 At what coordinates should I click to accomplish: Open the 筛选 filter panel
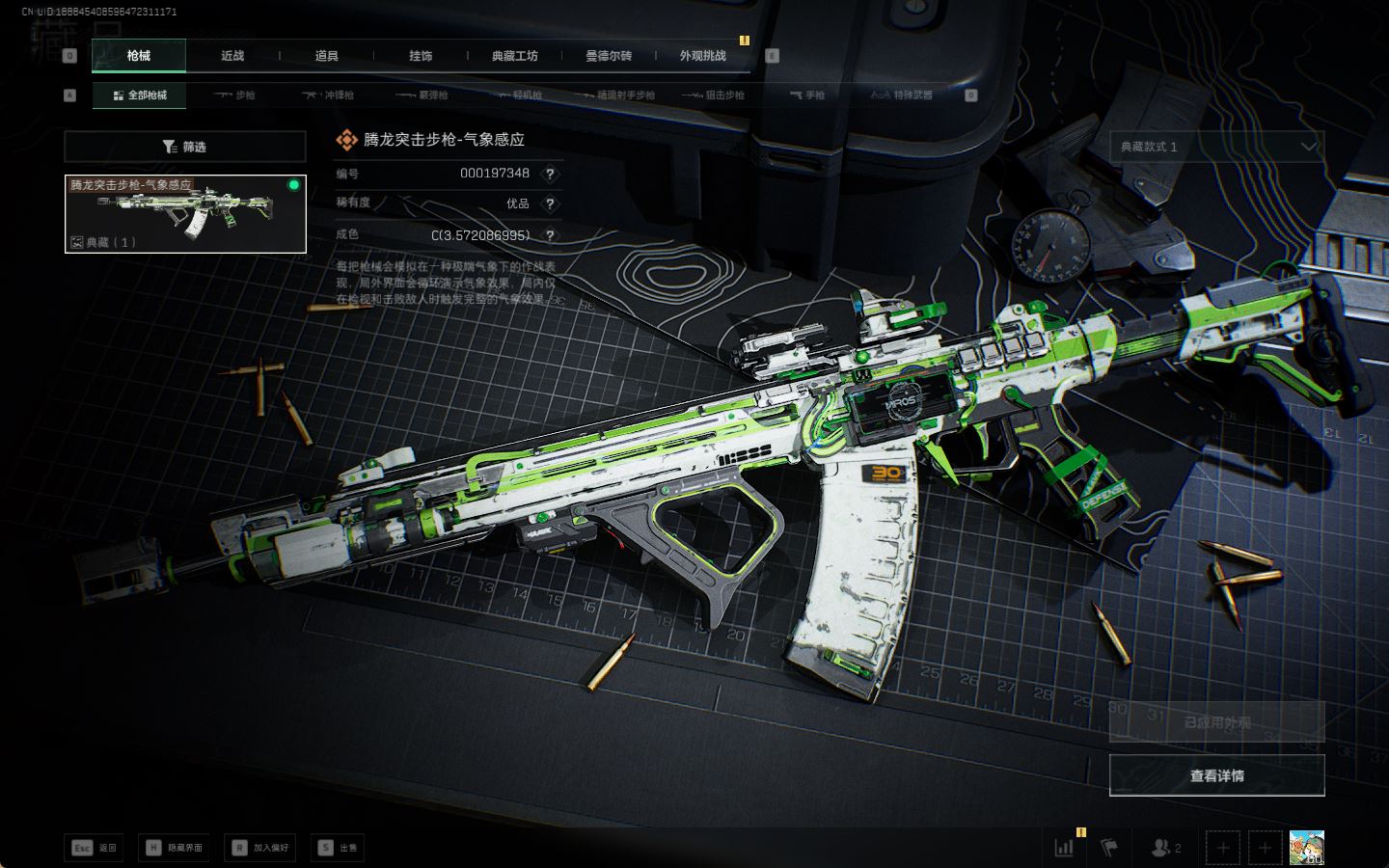point(184,147)
